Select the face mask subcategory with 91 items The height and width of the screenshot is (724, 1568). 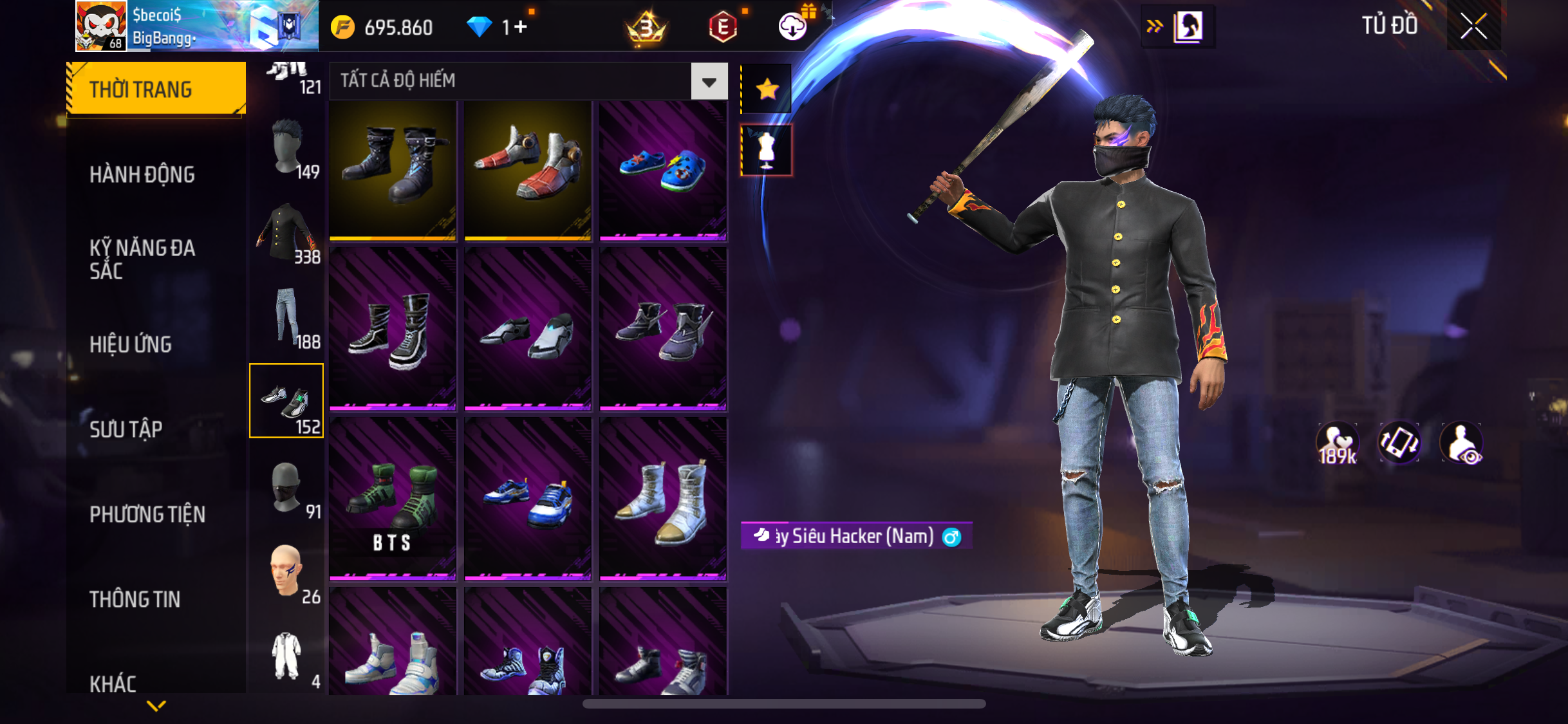click(286, 488)
